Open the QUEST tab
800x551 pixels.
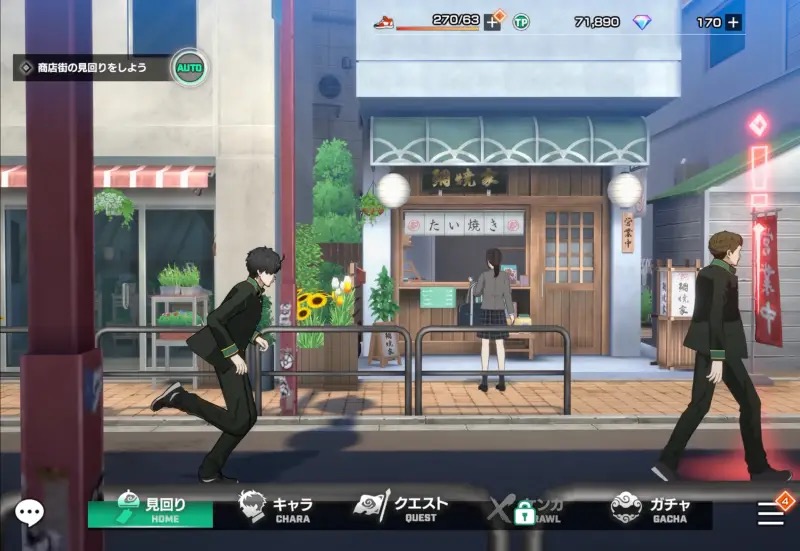click(401, 509)
